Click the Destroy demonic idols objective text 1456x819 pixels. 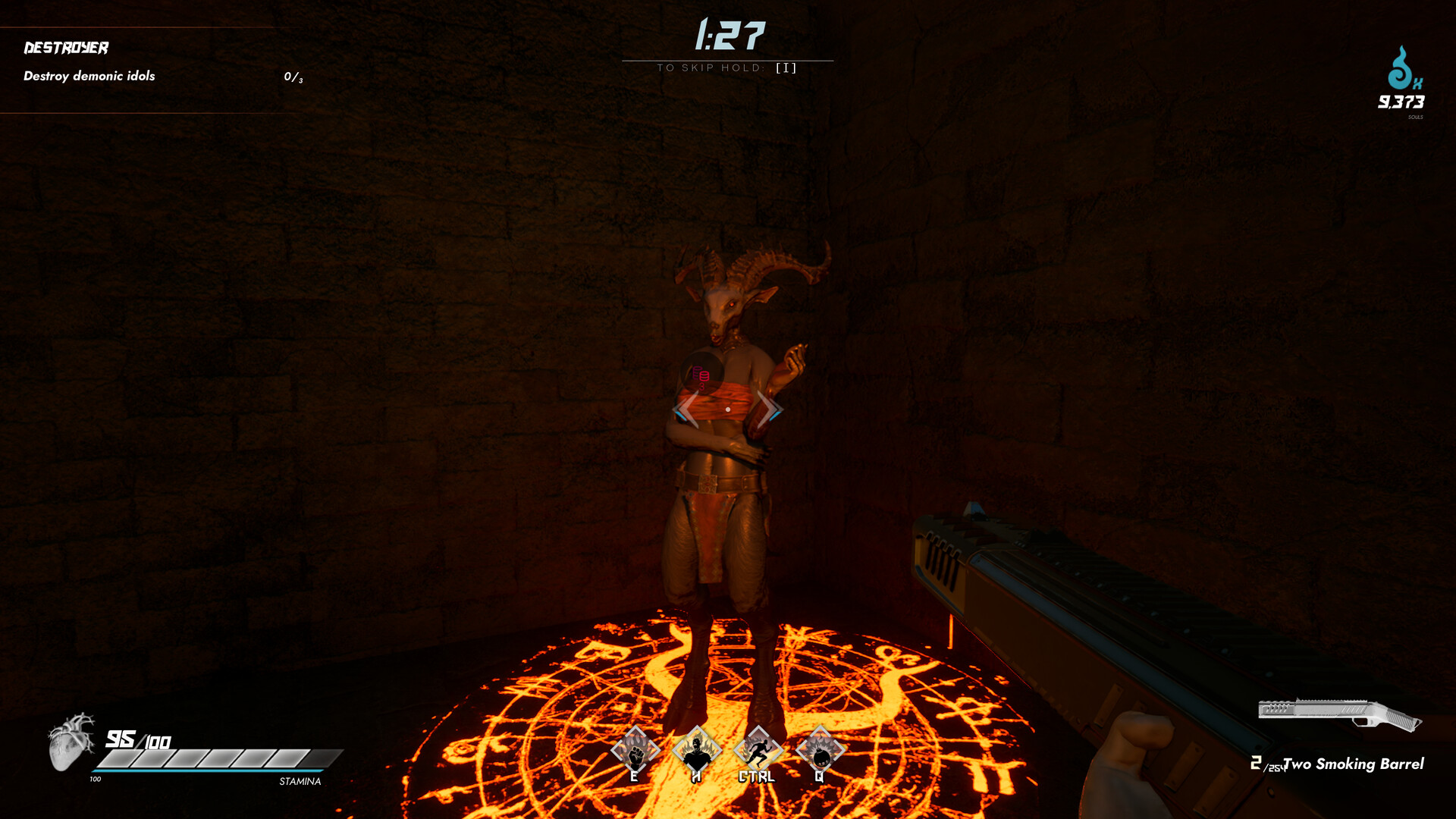pos(89,76)
